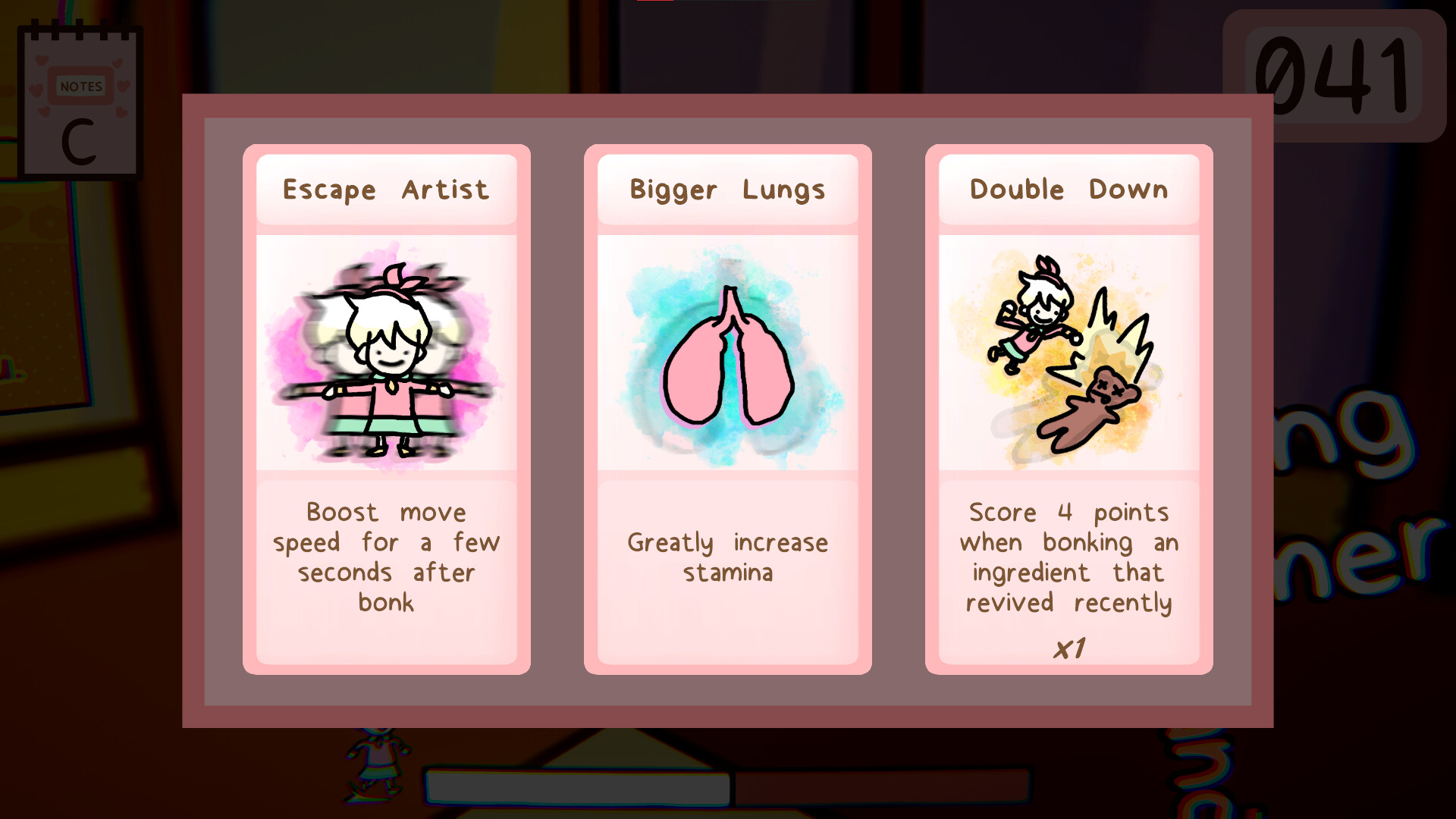Expand the Bigger Lungs description panel
Viewport: 1456px width, 819px height.
[x=726, y=557]
